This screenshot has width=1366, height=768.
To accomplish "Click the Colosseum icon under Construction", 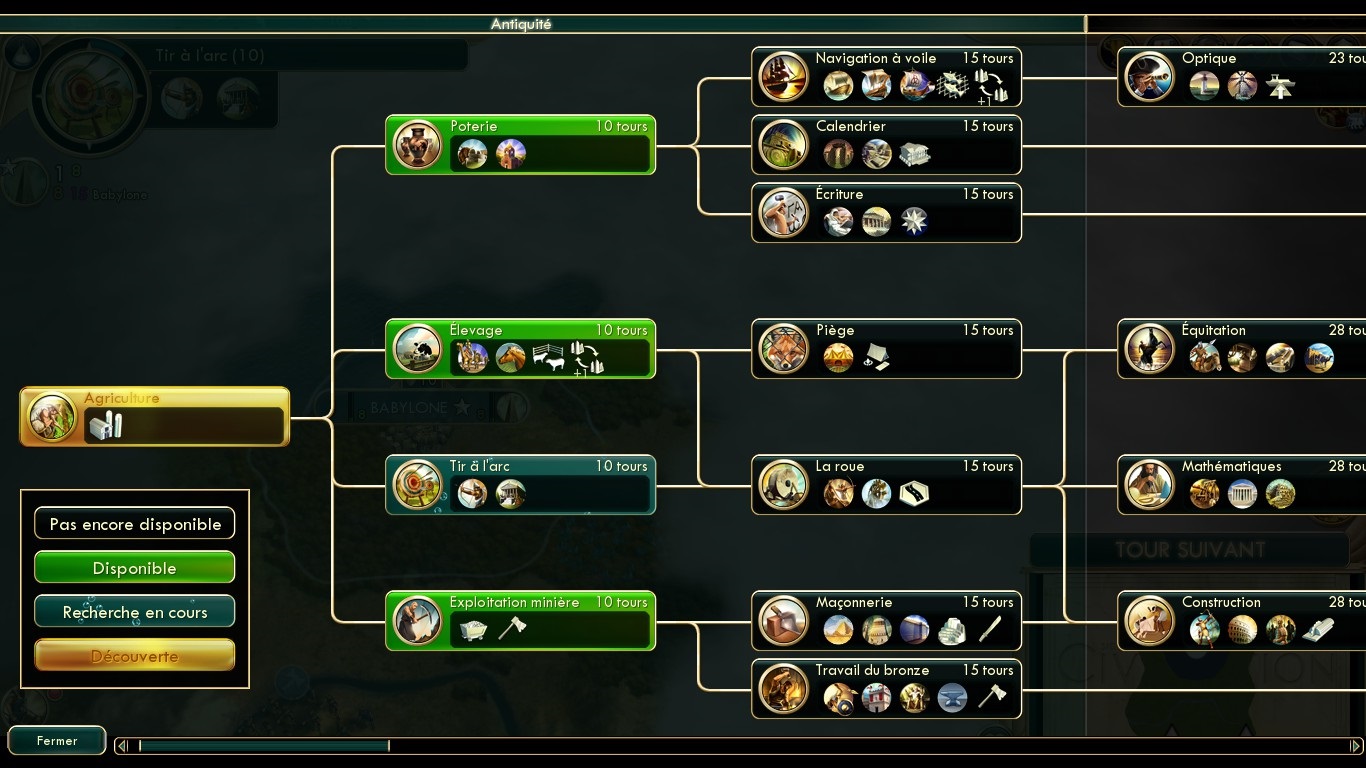I will pyautogui.click(x=1242, y=631).
